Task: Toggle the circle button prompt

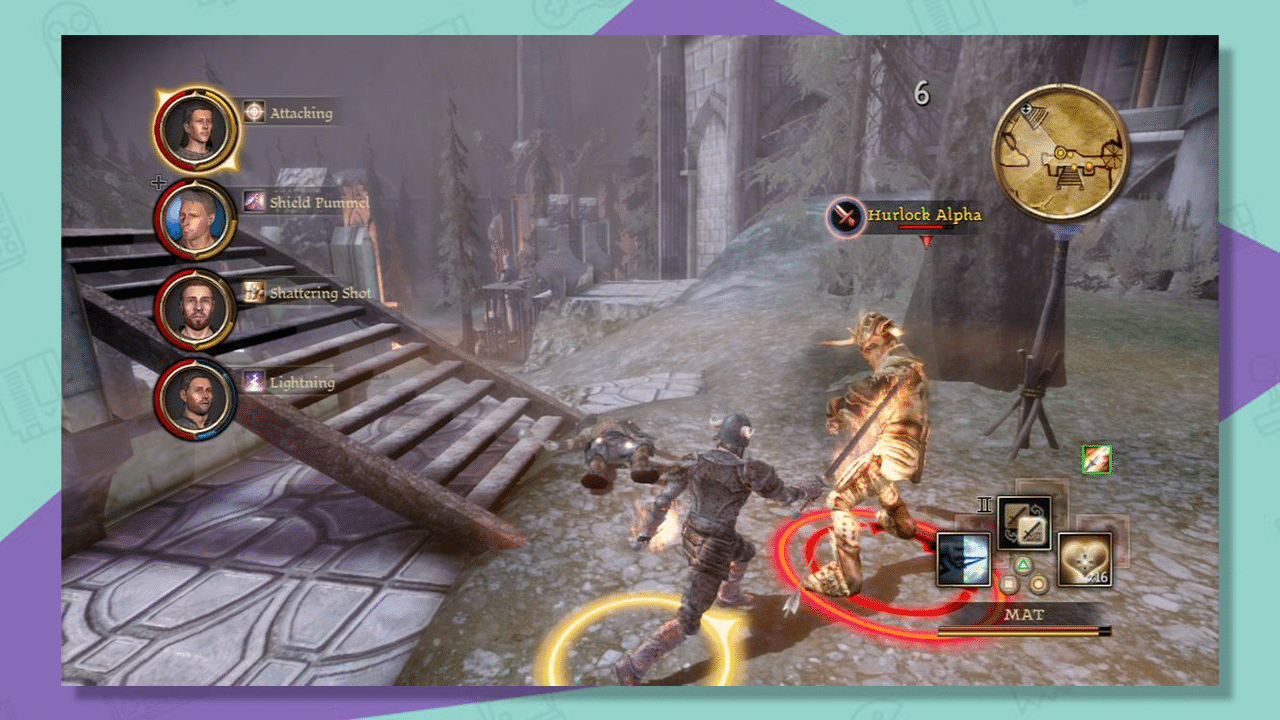Action: pyautogui.click(x=1037, y=585)
